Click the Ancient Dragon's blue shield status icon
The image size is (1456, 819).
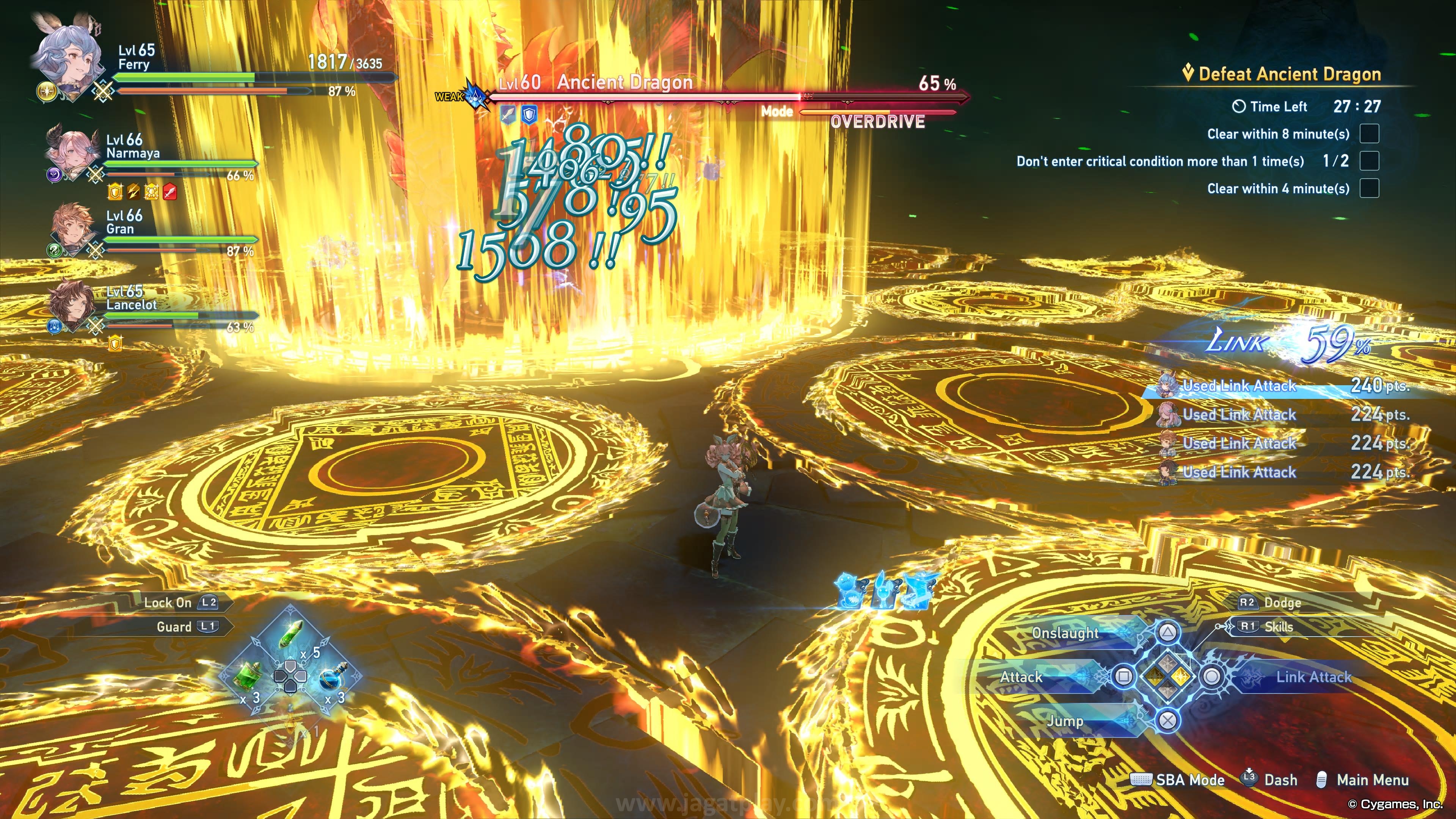(x=529, y=115)
